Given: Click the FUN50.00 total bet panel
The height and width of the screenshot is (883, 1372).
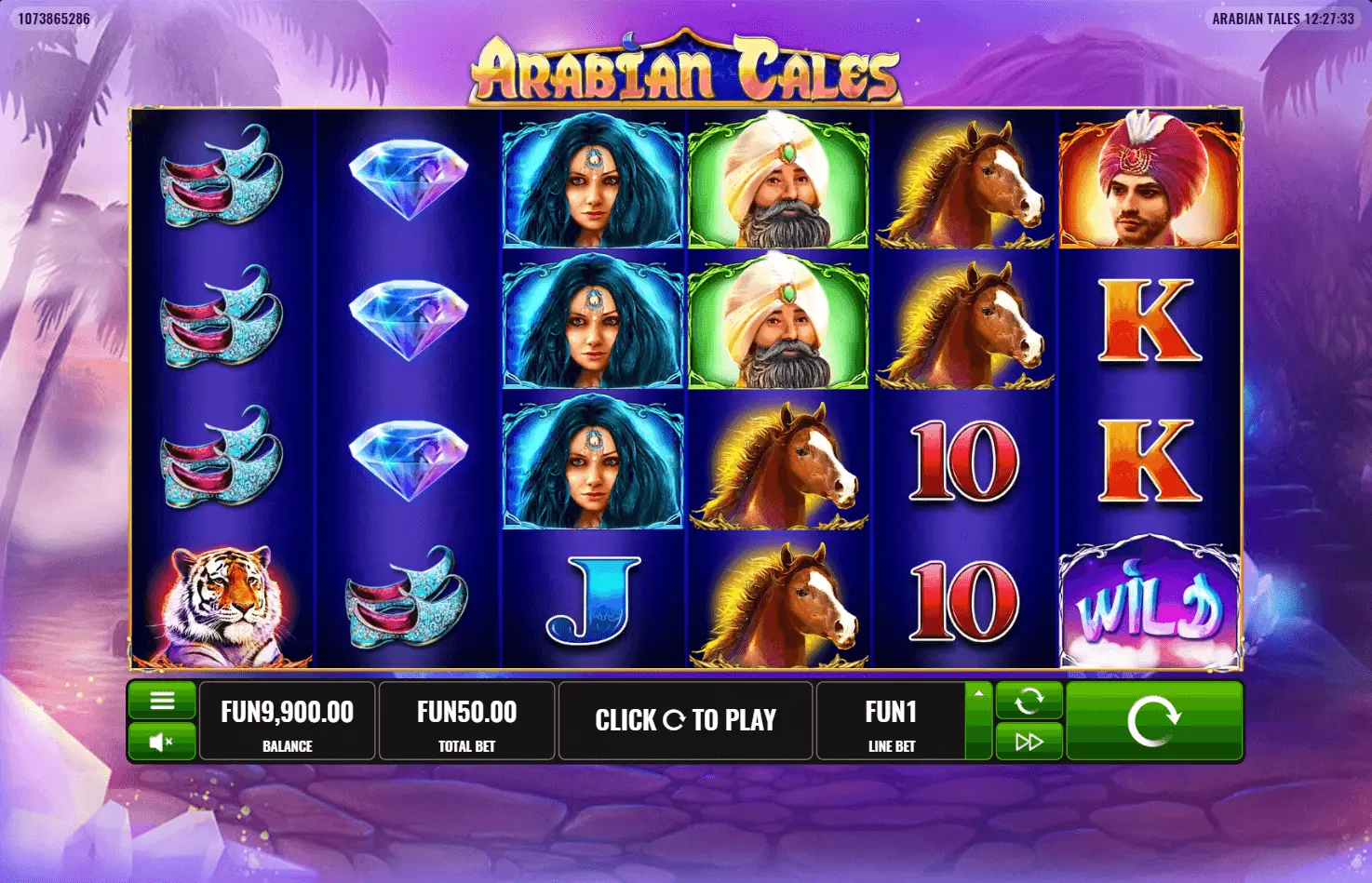Looking at the screenshot, I should pos(466,721).
